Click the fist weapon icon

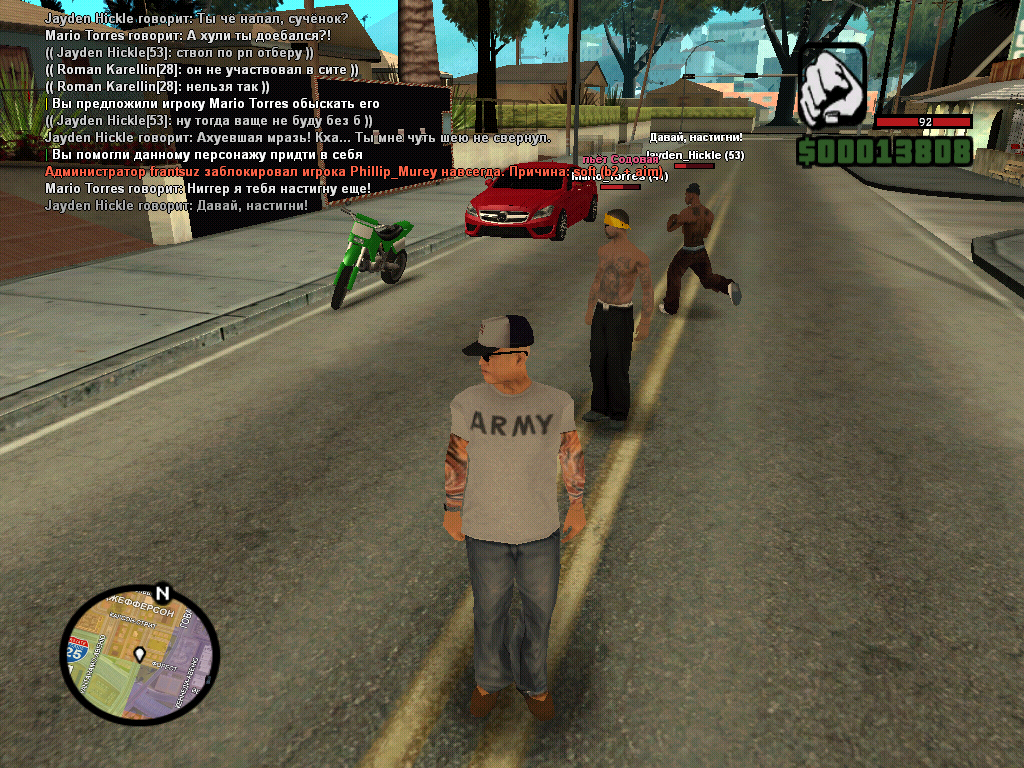(832, 84)
